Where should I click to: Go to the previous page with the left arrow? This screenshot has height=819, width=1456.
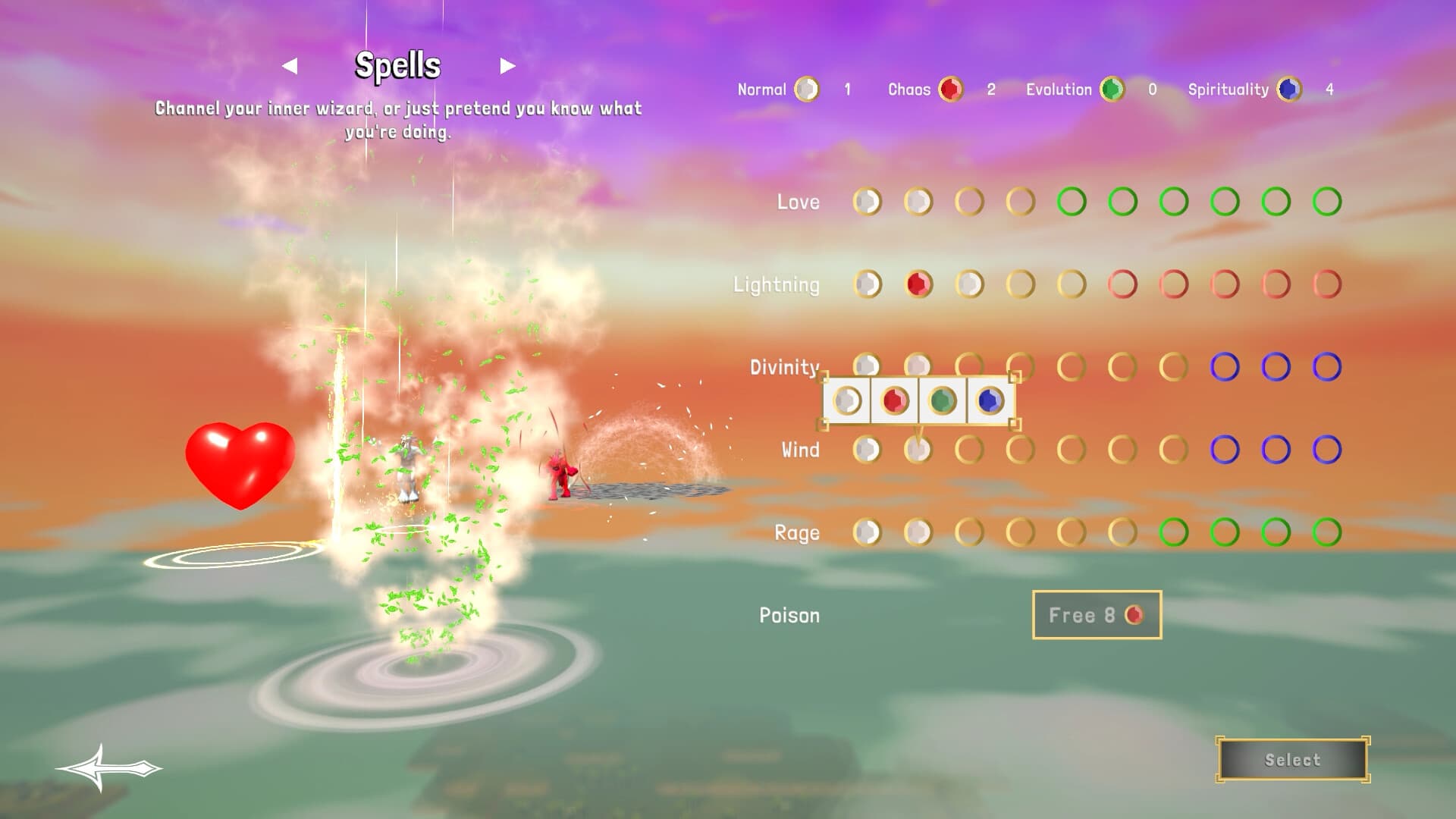pos(290,65)
